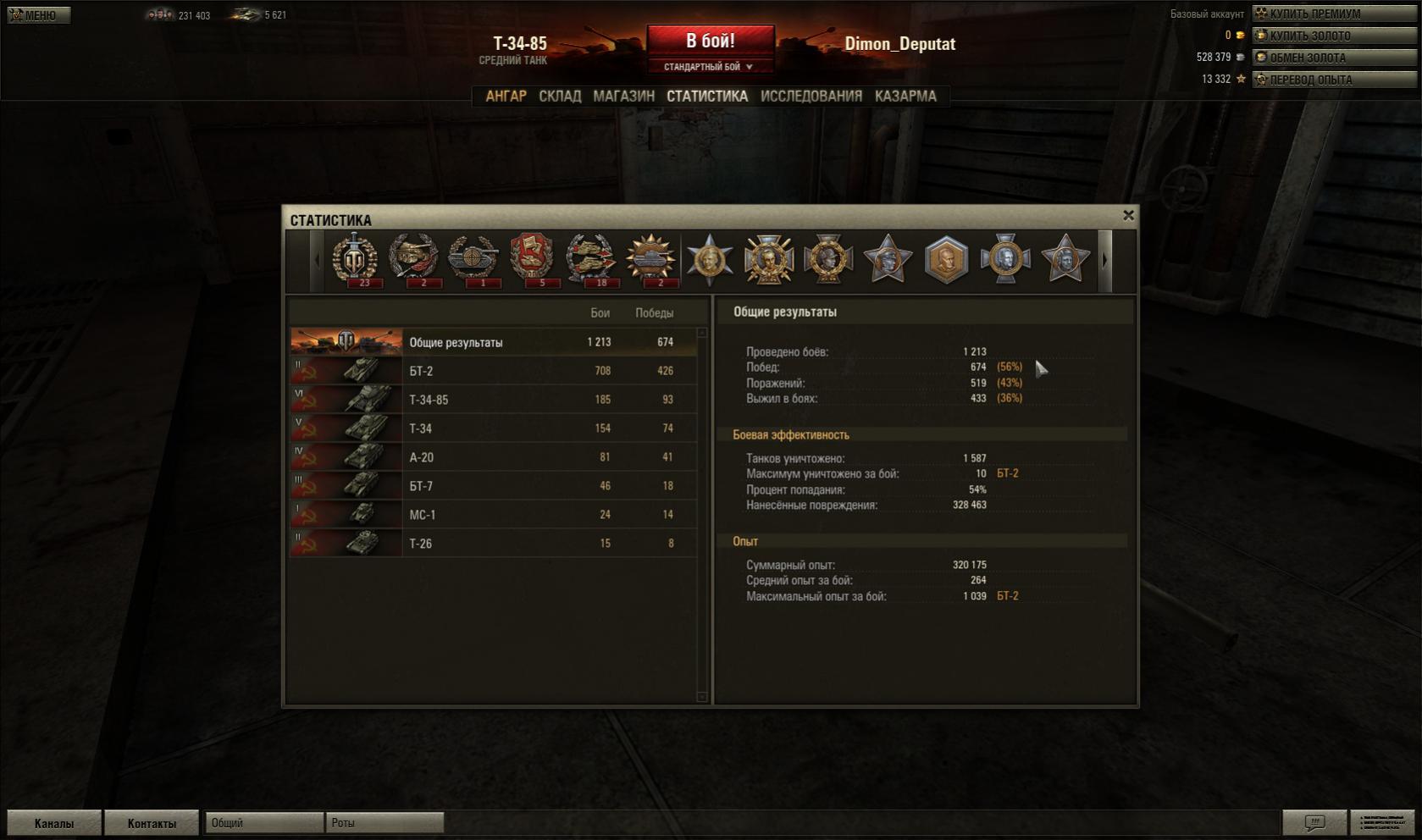Choose the МС-1 tank row
1422x840 pixels.
coord(493,515)
